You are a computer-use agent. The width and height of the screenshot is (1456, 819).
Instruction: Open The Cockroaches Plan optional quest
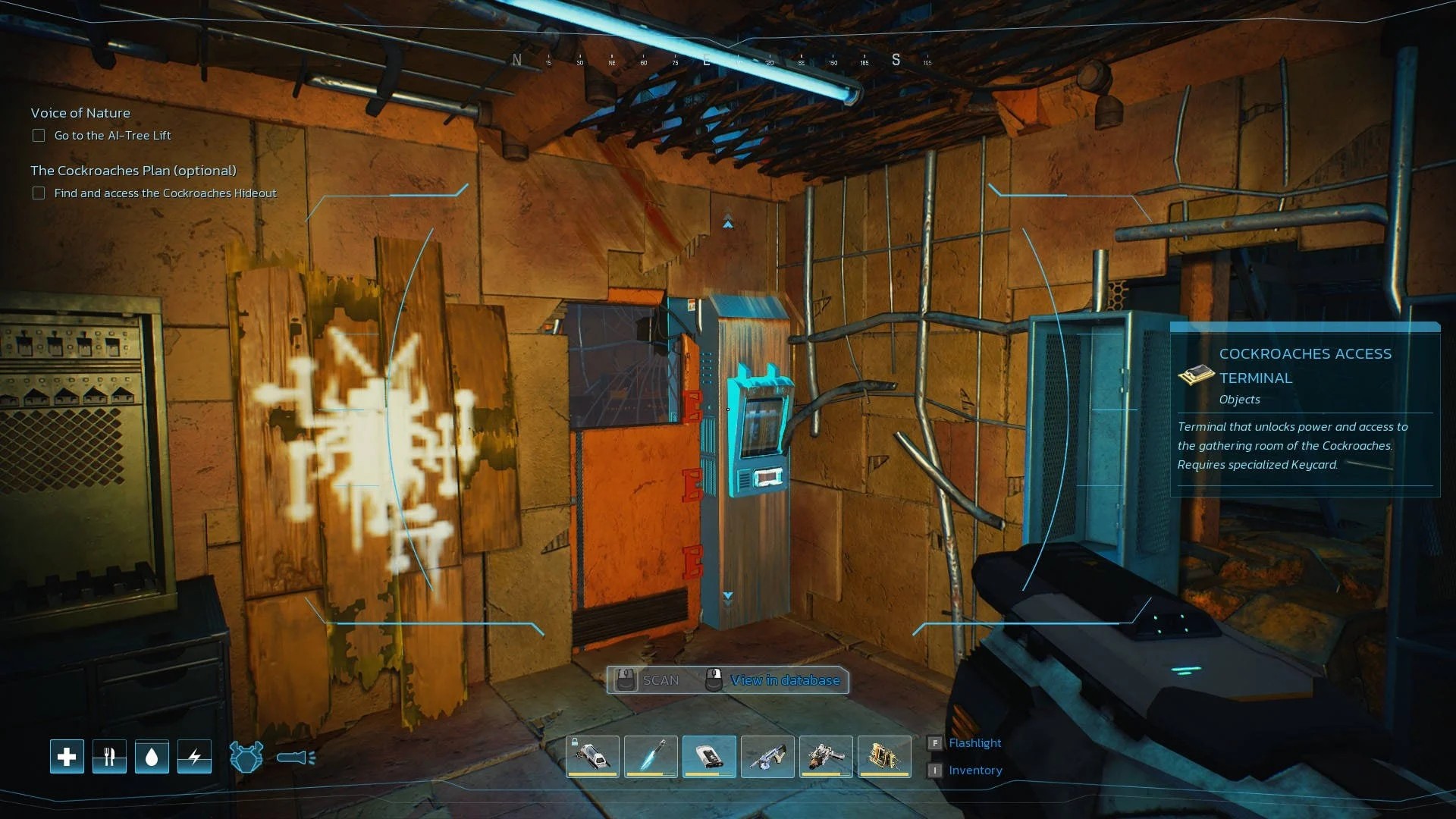[x=133, y=171]
